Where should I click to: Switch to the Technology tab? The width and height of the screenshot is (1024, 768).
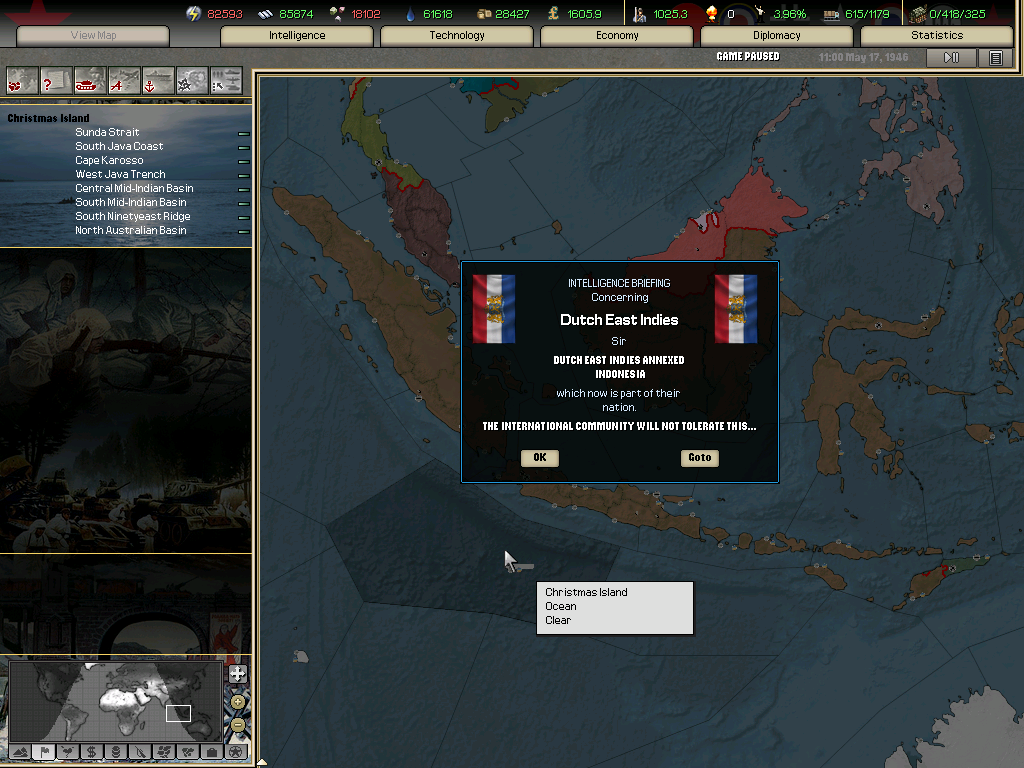(457, 36)
